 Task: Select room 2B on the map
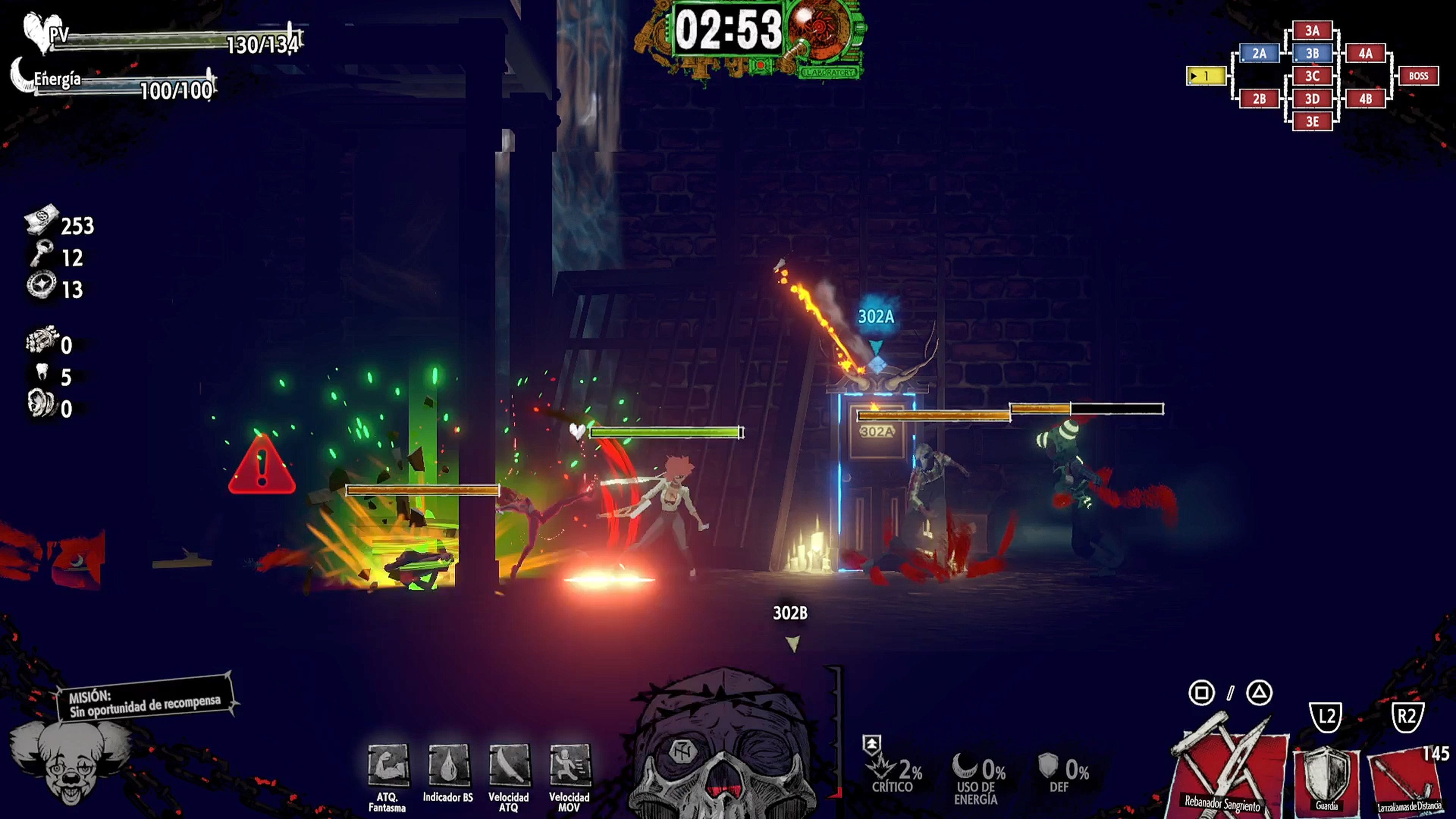[1259, 99]
